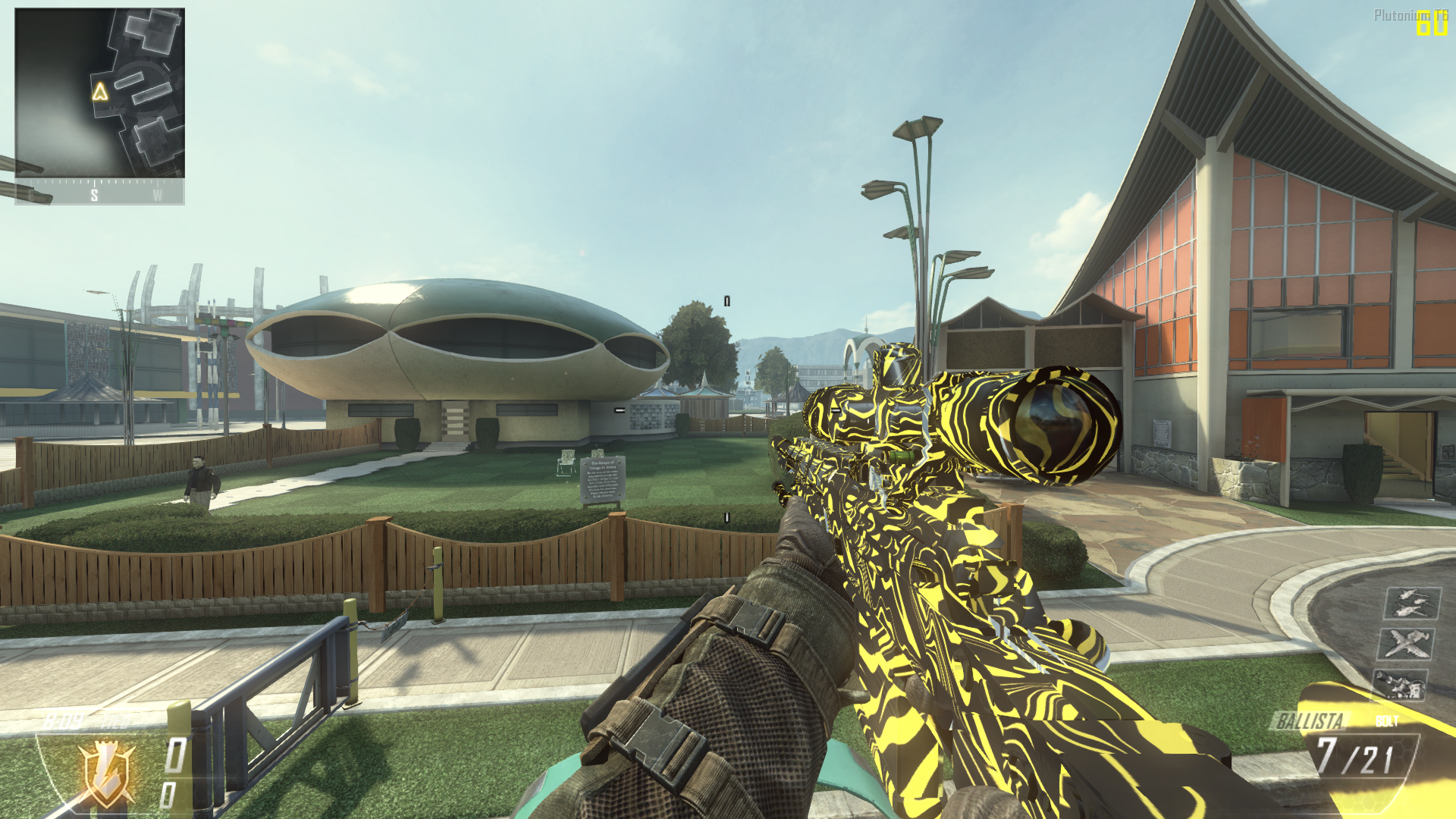
Task: Select the yellow player arrow on minimap
Action: tap(100, 92)
